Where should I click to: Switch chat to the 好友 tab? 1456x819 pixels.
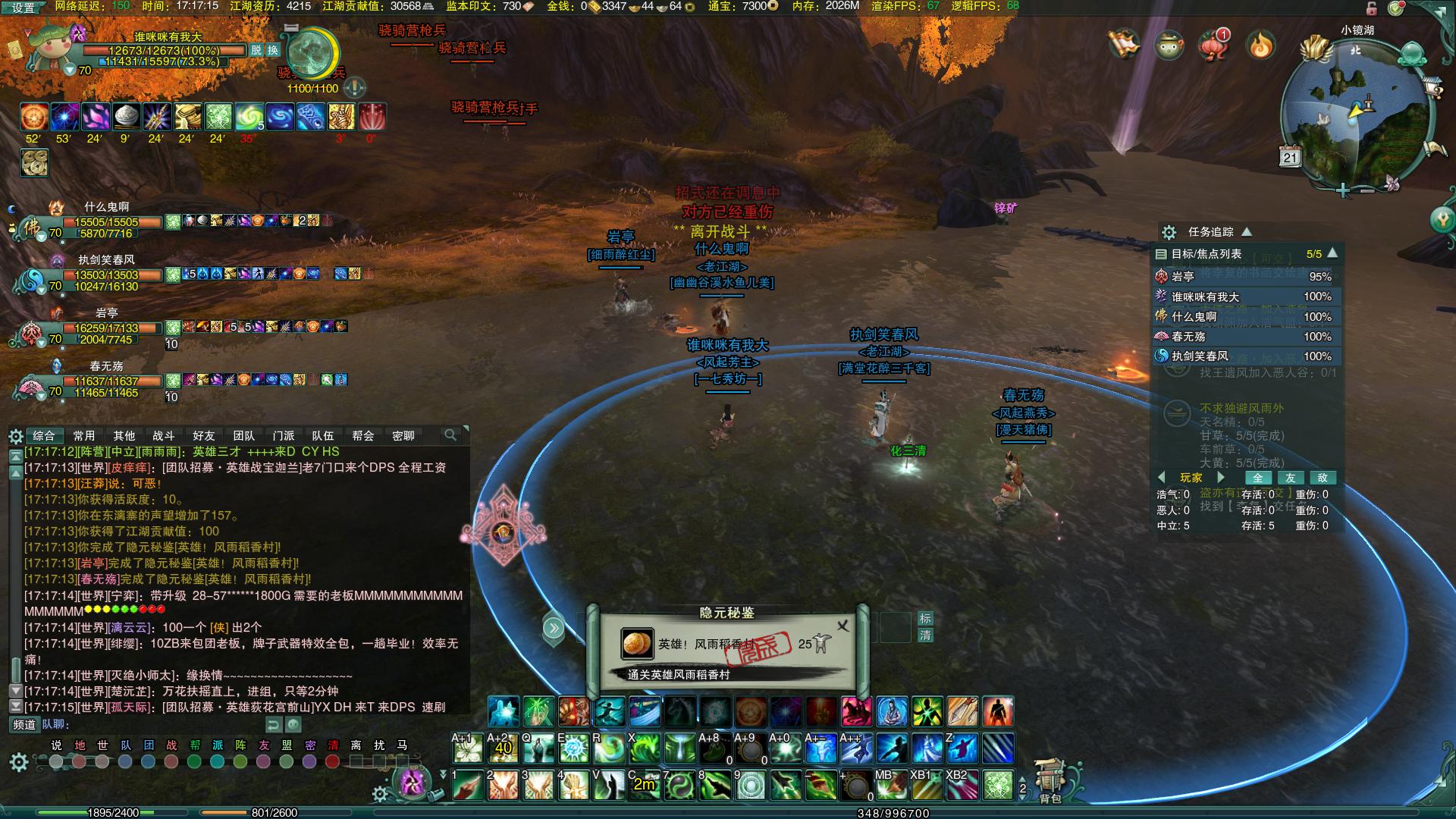point(203,435)
